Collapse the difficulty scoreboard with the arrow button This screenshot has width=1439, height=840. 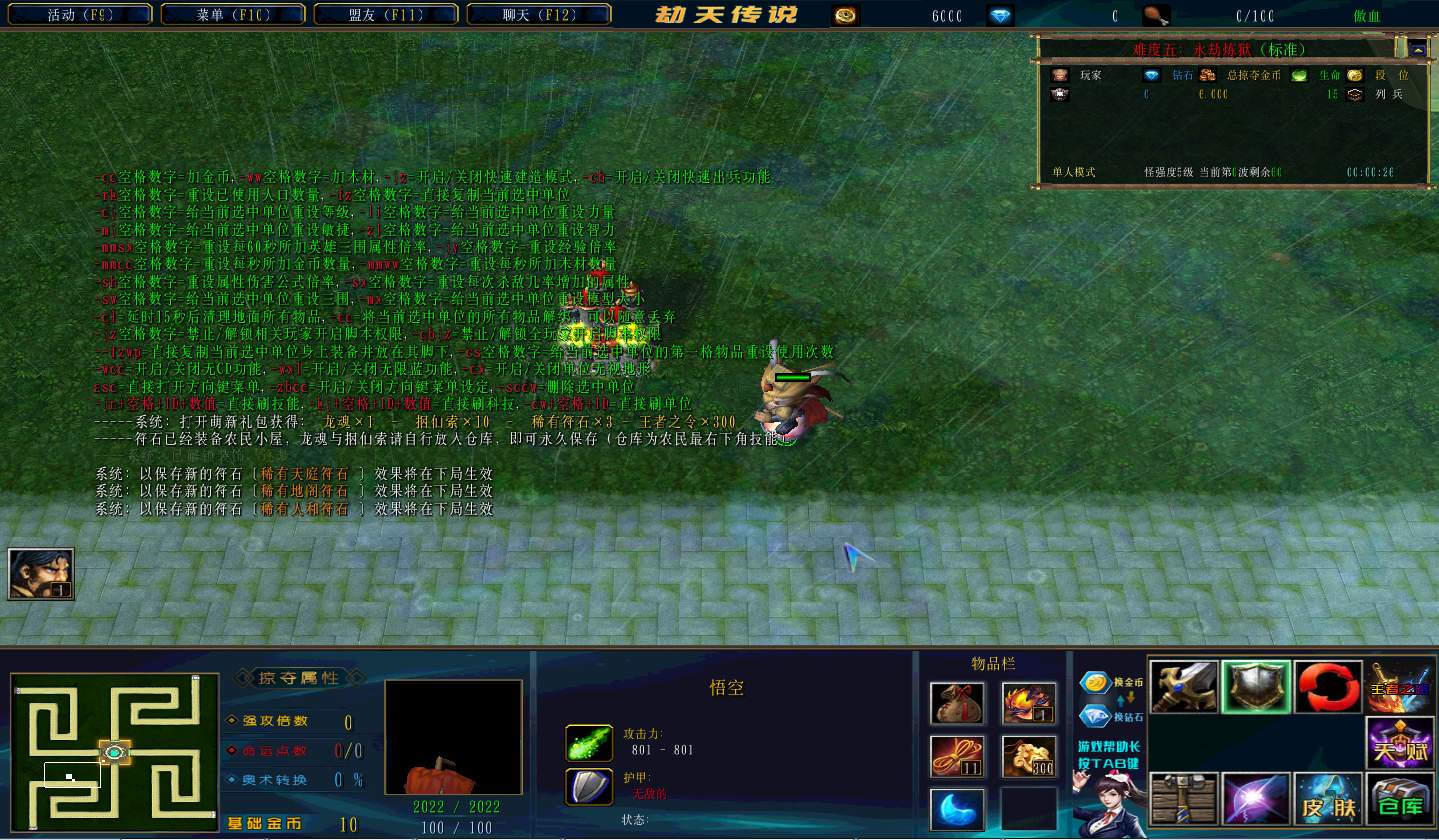(1418, 48)
